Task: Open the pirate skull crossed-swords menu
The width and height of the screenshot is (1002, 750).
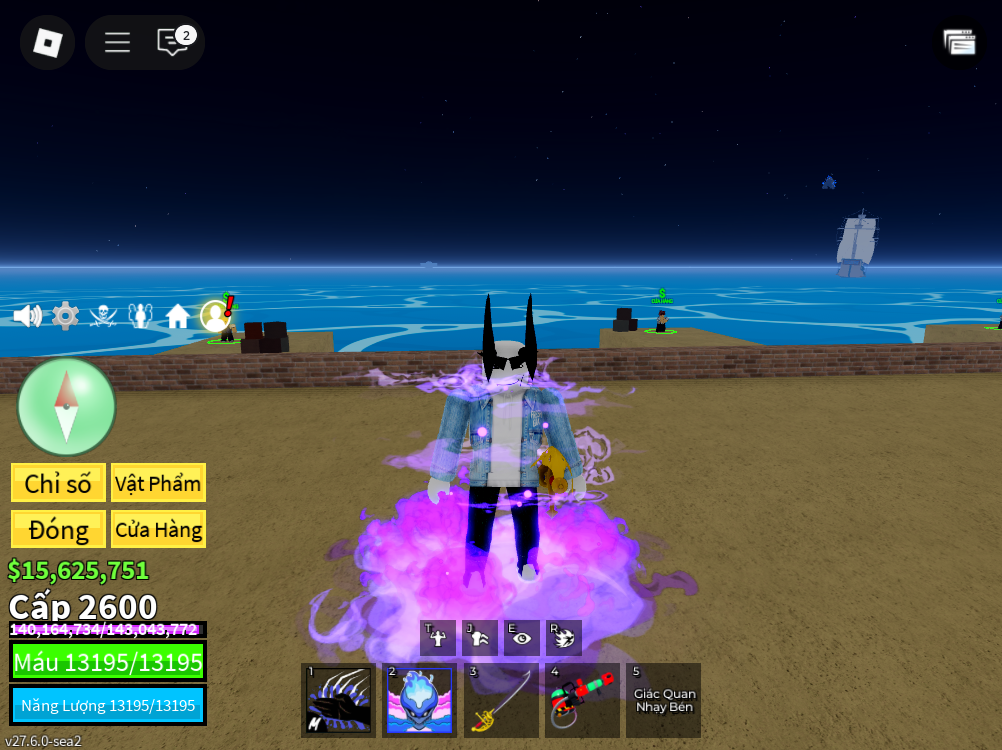Action: [x=103, y=316]
